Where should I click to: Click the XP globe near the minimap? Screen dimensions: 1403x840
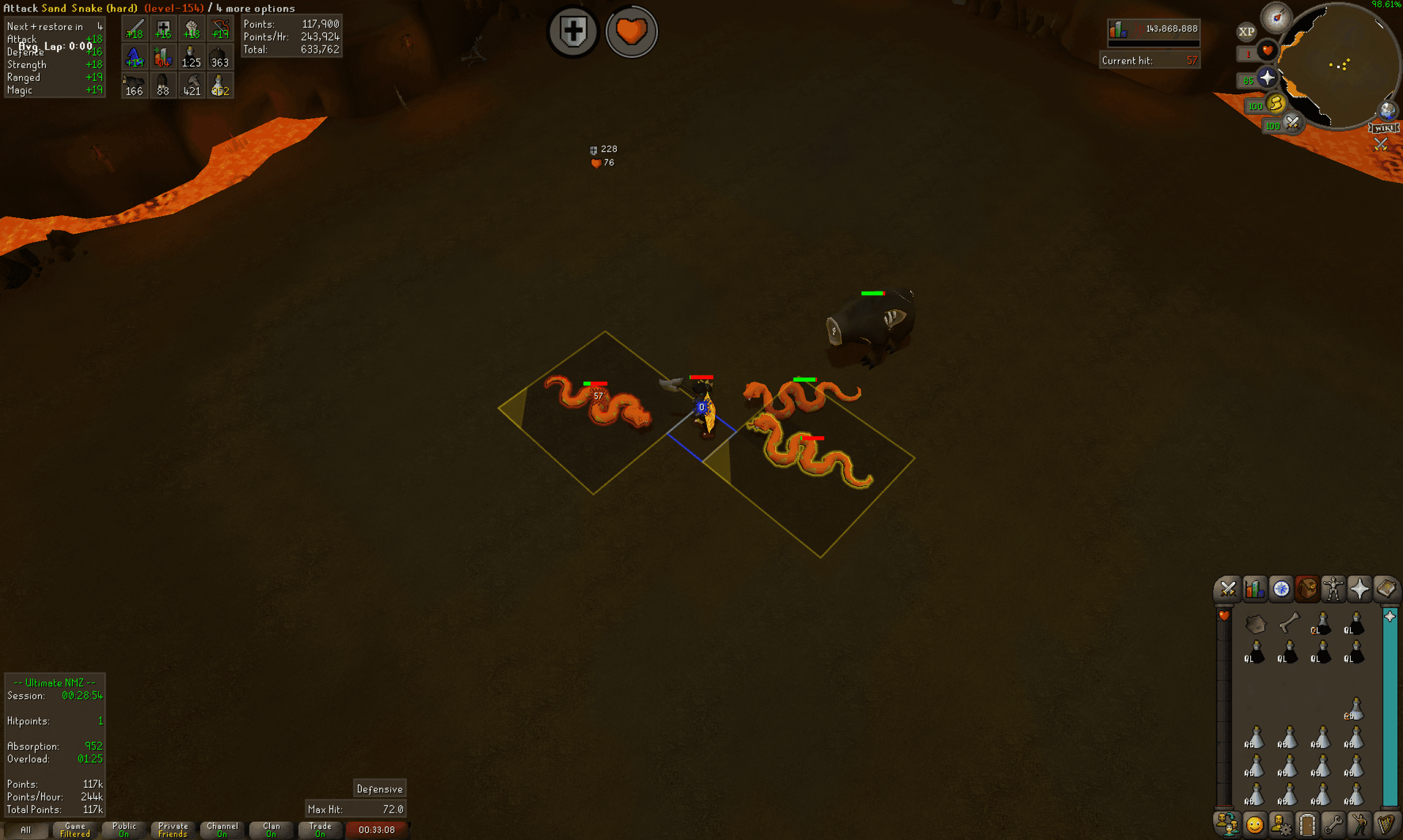pyautogui.click(x=1246, y=32)
